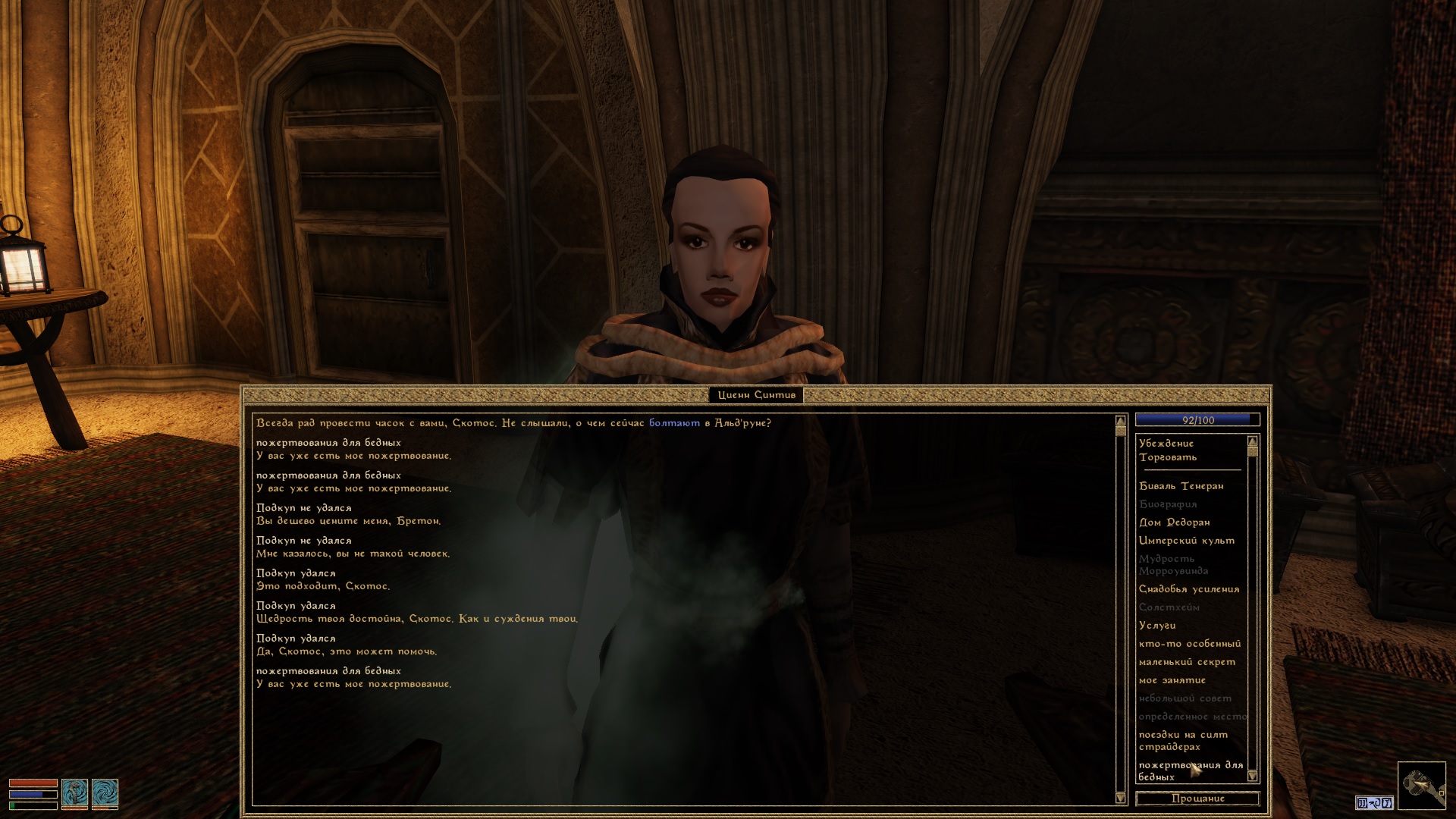Click the blue болтают link in dialogue
Viewport: 1456px width, 819px height.
(674, 423)
